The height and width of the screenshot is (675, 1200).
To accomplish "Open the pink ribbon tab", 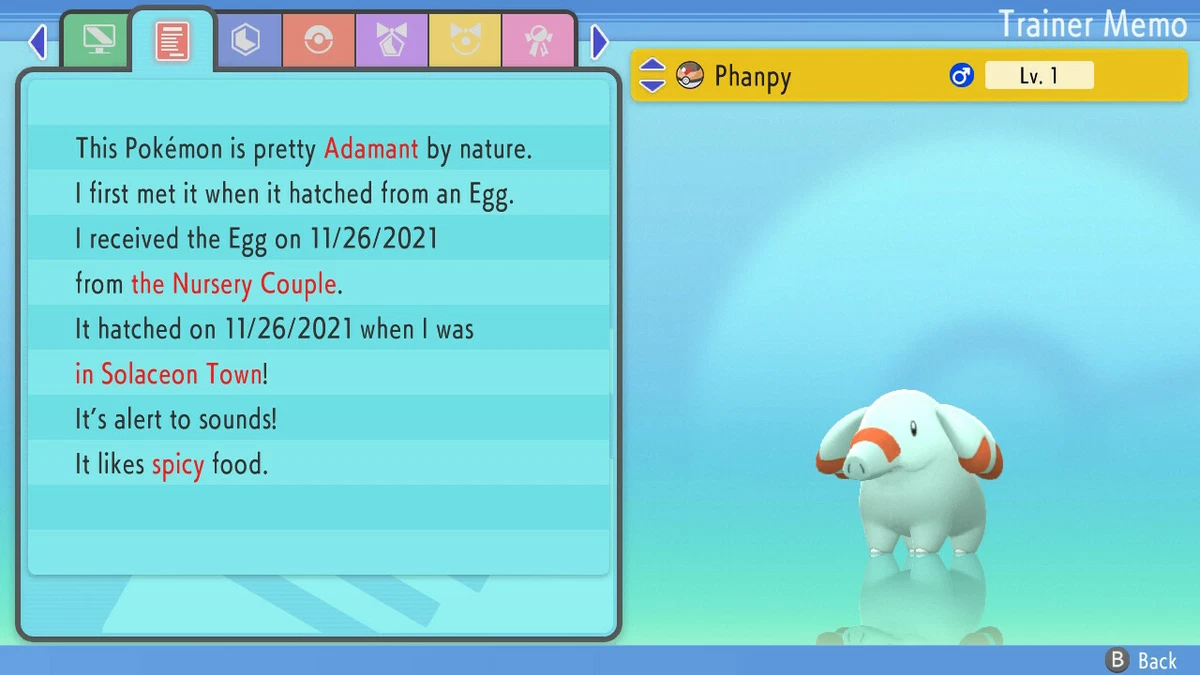I will coord(538,41).
